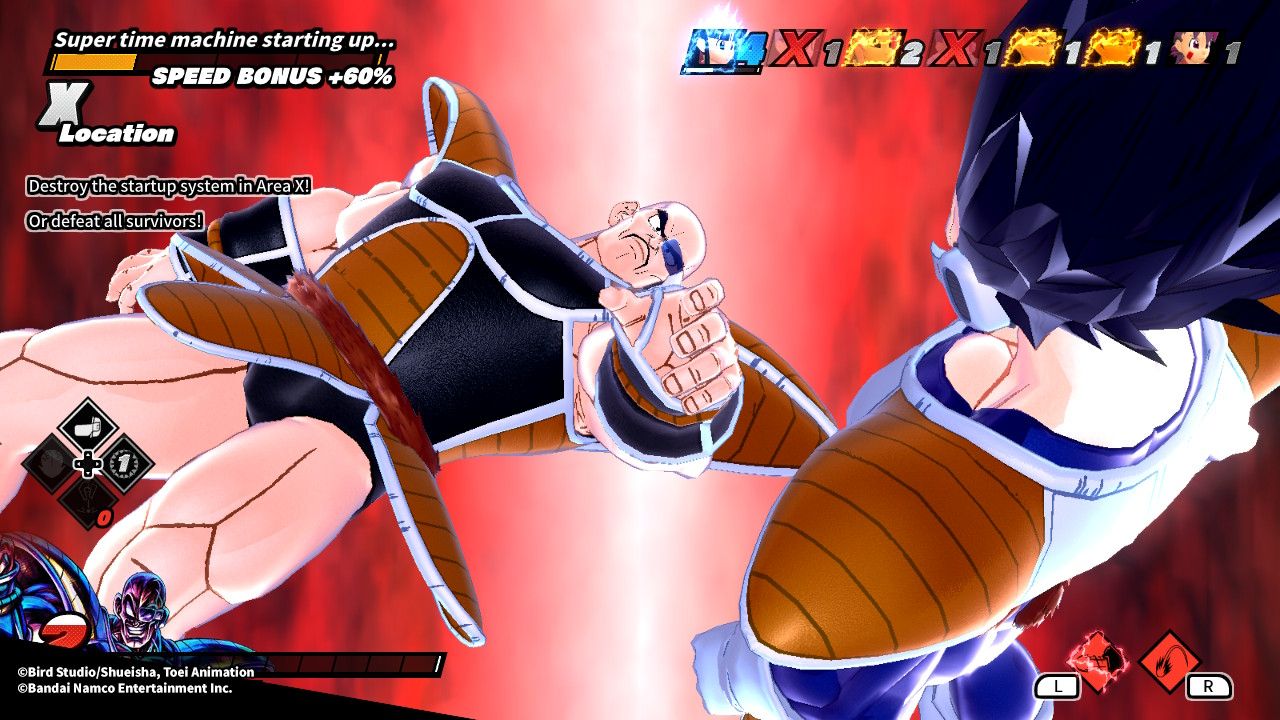1280x720 pixels.
Task: Select the first red X defeated marker
Action: click(800, 48)
